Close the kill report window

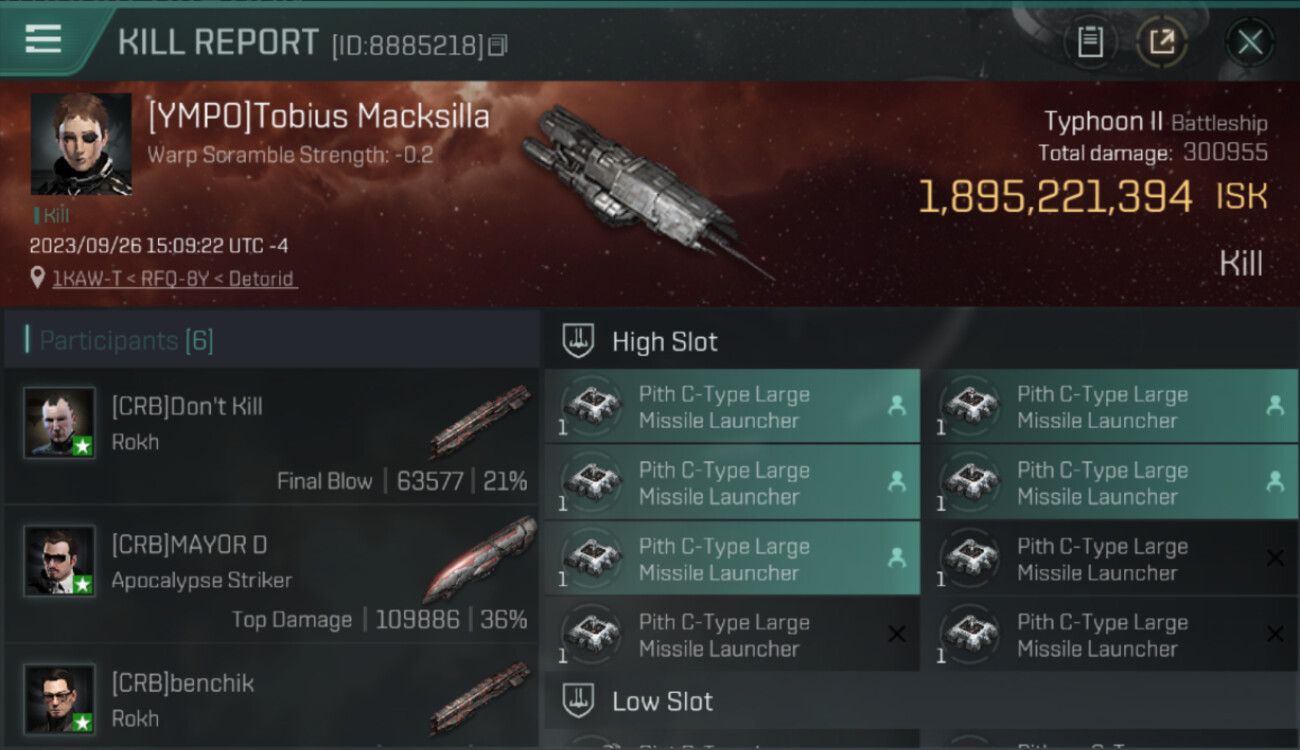[x=1249, y=42]
